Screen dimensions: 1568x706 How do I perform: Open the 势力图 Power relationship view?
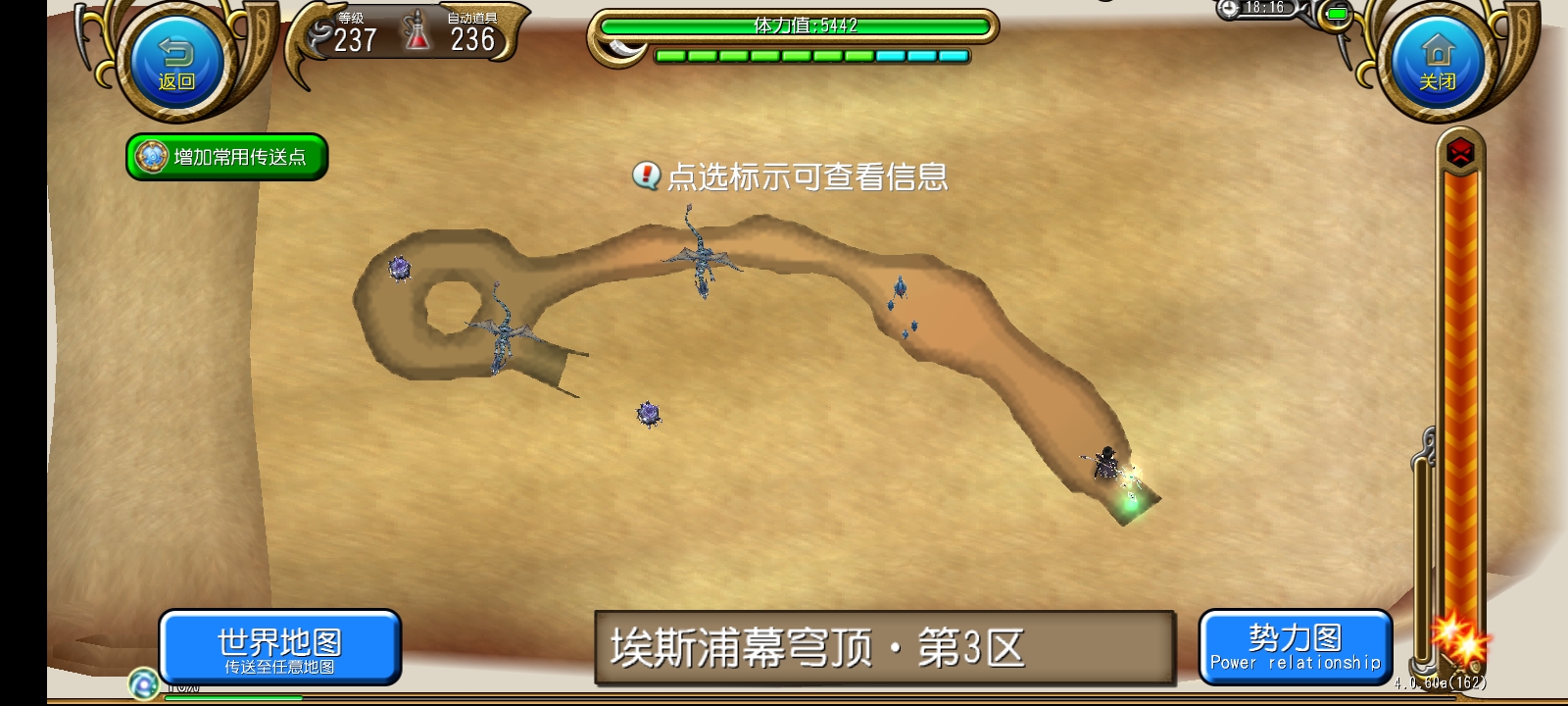point(1296,647)
